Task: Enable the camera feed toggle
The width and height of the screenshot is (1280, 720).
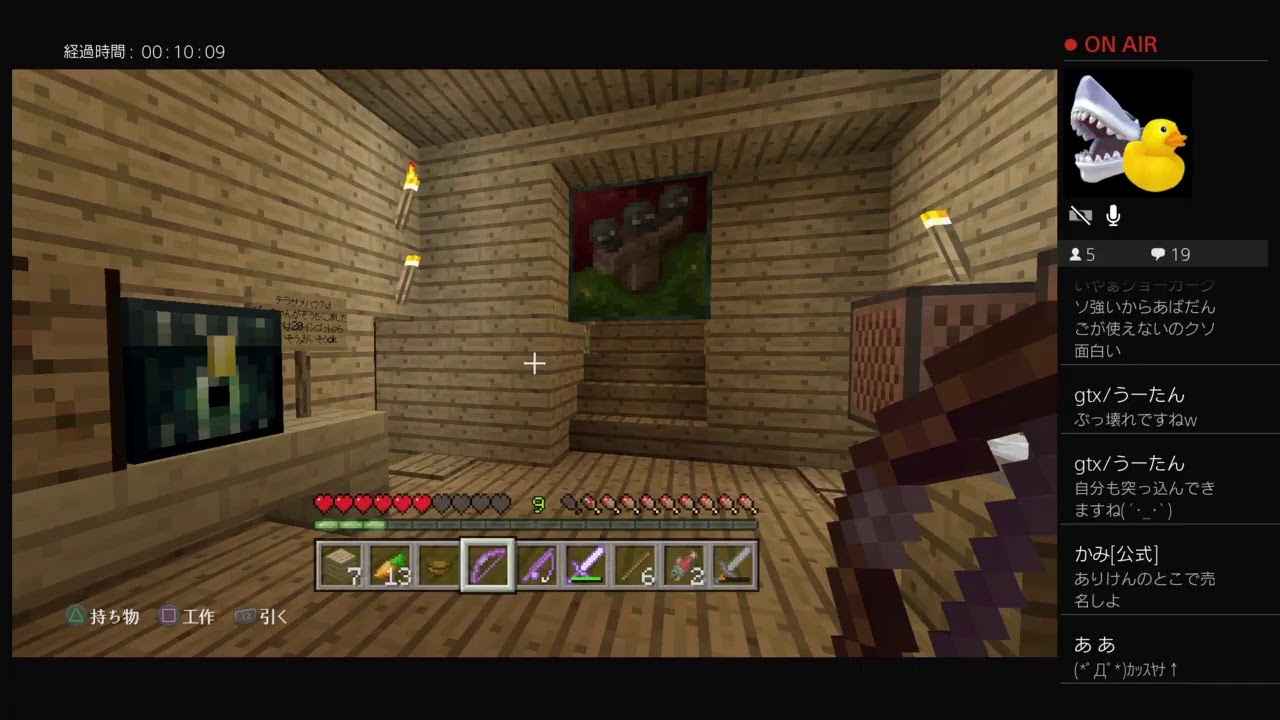Action: [1080, 214]
